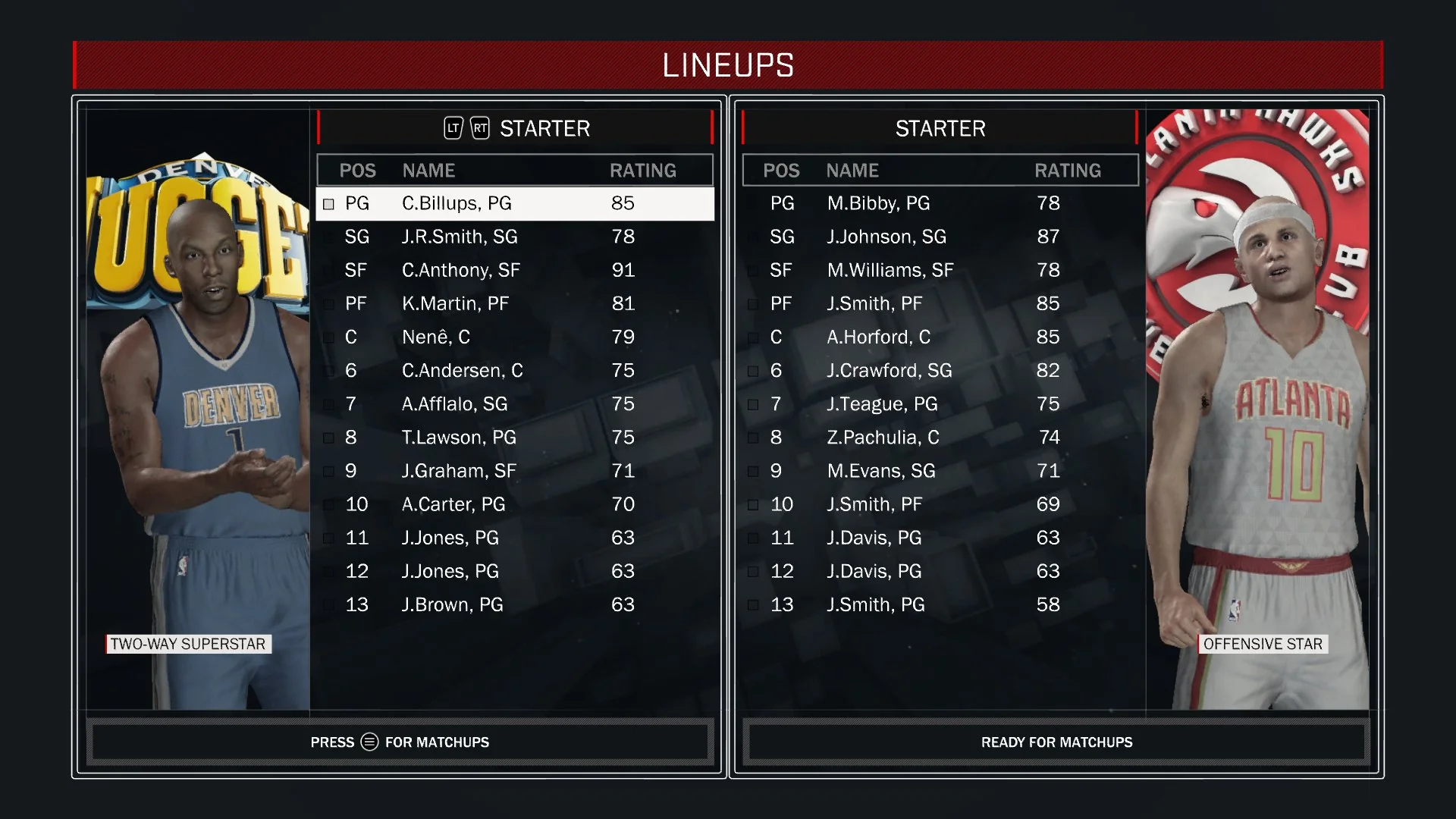Viewport: 1456px width, 819px height.
Task: Select the C.Anthony lineup row
Action: click(514, 270)
